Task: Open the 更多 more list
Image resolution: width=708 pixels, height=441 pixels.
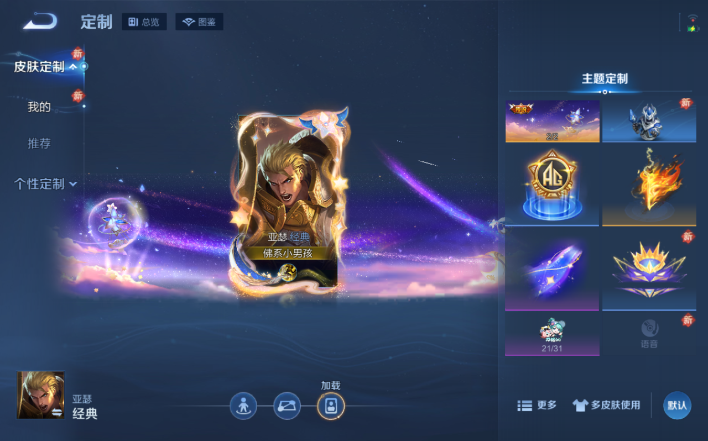Action: click(537, 405)
